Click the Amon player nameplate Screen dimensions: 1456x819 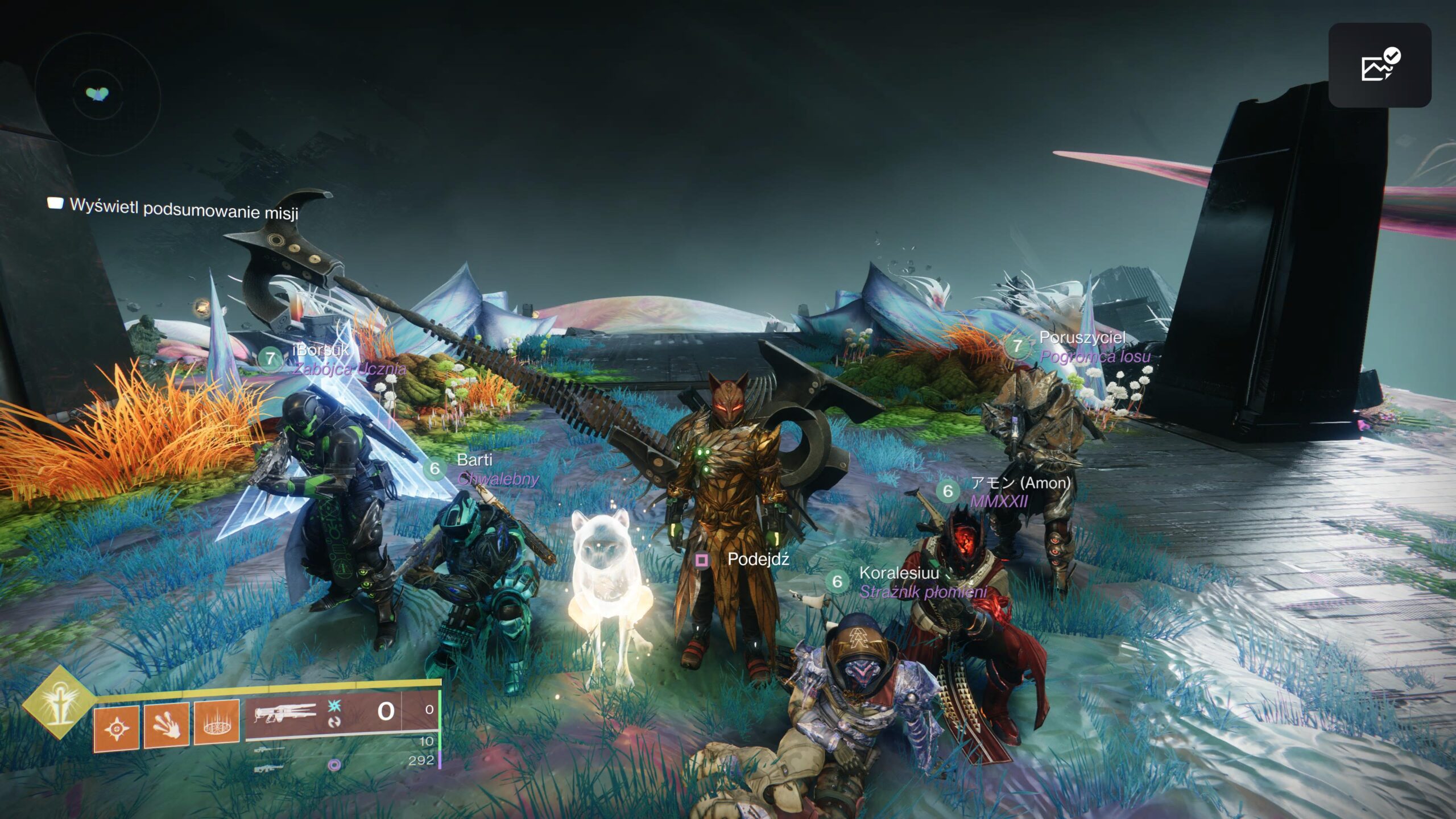[1020, 483]
